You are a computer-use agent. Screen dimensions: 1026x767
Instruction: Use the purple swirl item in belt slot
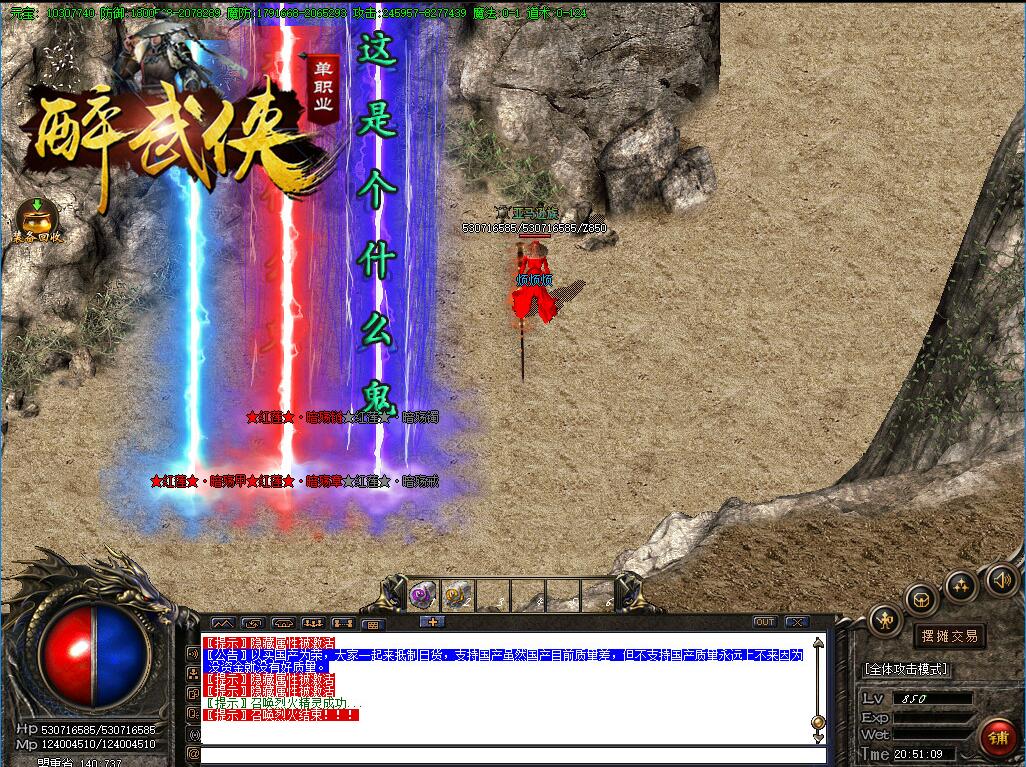point(422,595)
